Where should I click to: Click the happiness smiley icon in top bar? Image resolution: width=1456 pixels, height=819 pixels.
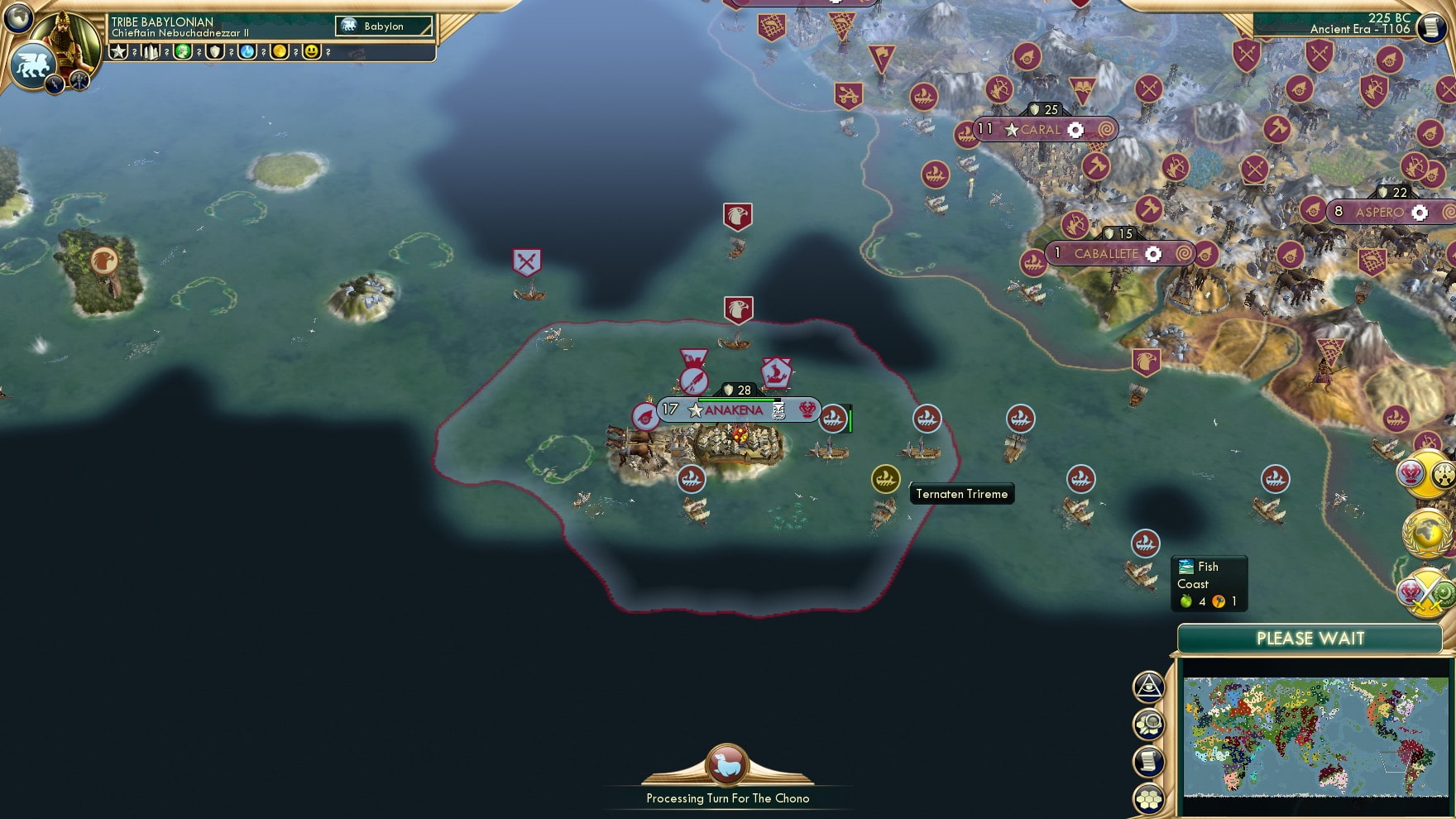coord(312,52)
